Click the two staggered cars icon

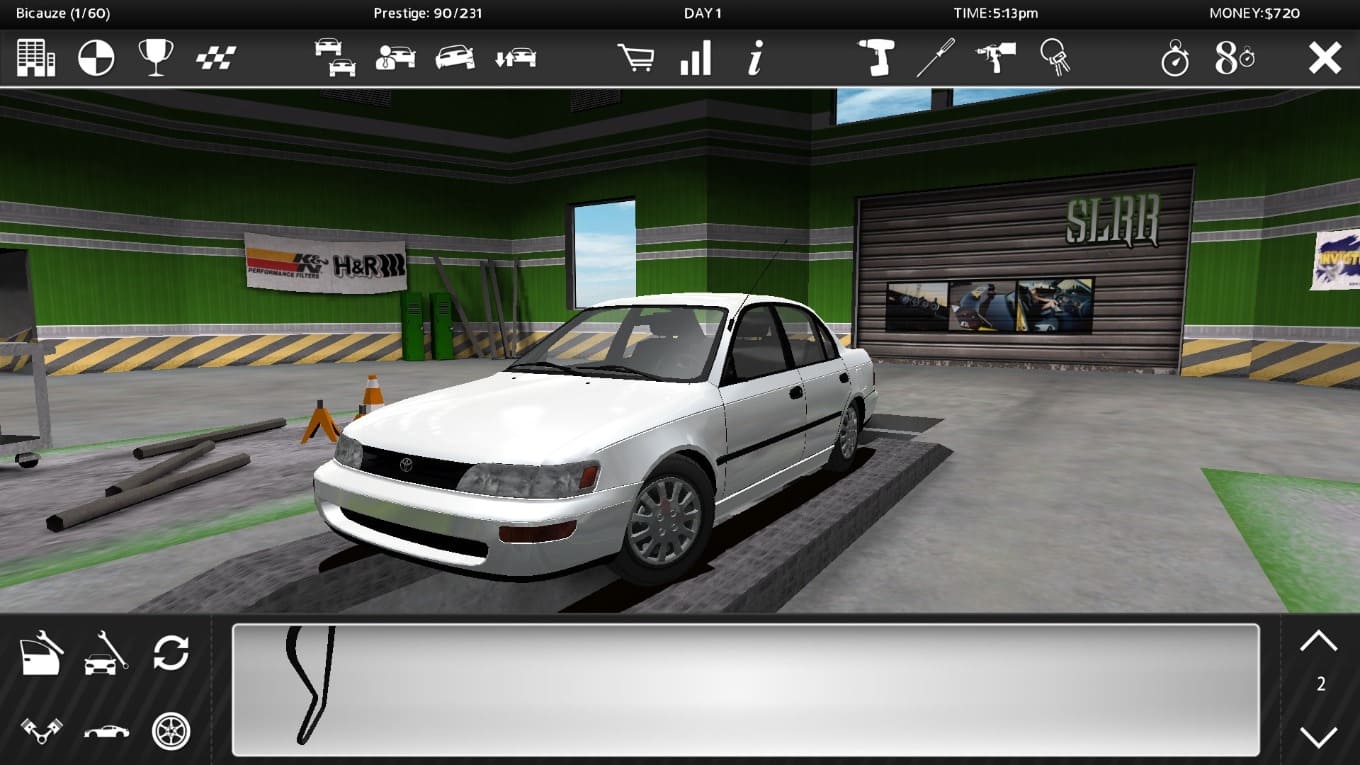click(335, 58)
